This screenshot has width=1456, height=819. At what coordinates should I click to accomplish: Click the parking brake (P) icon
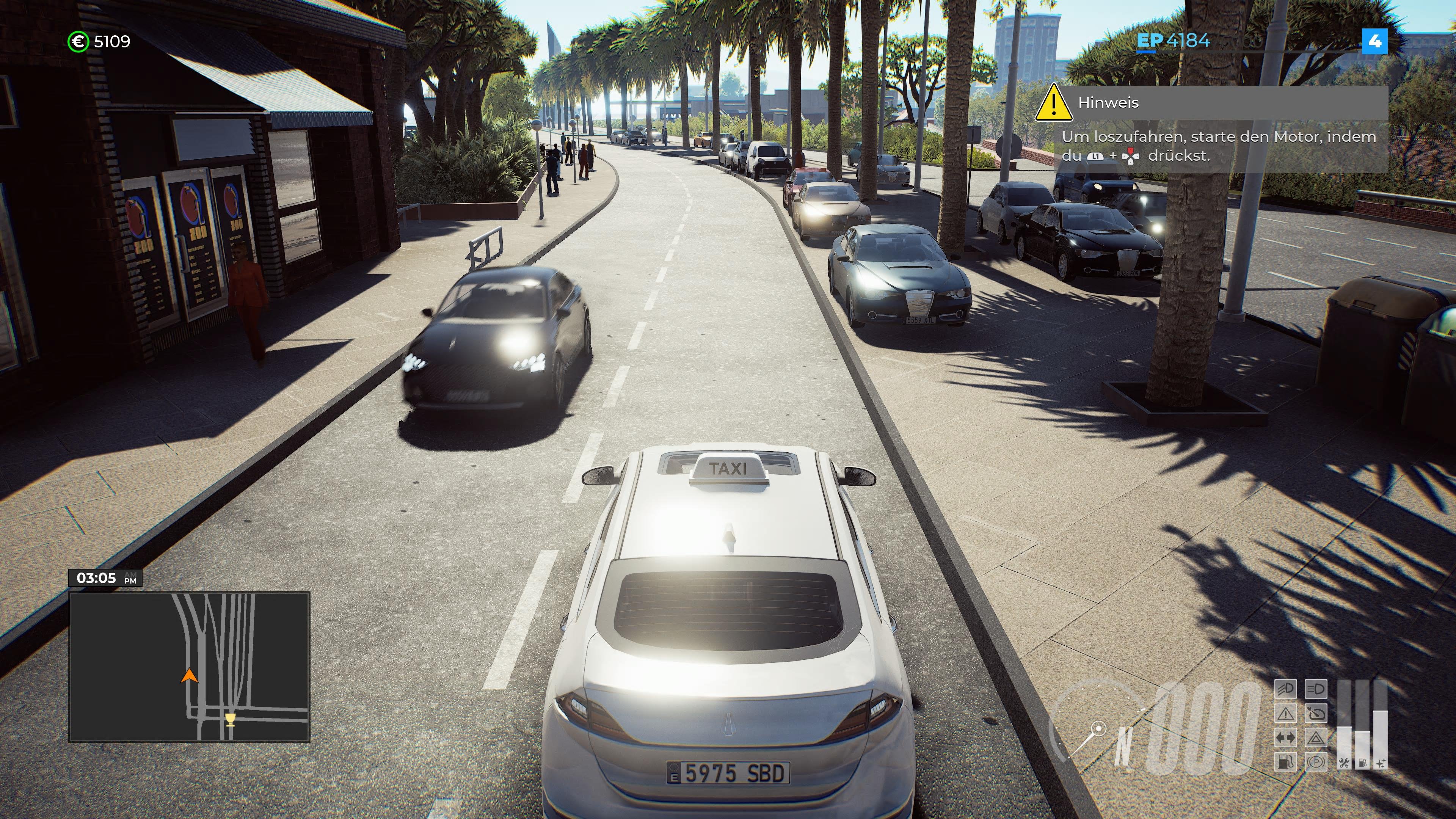(x=1316, y=761)
